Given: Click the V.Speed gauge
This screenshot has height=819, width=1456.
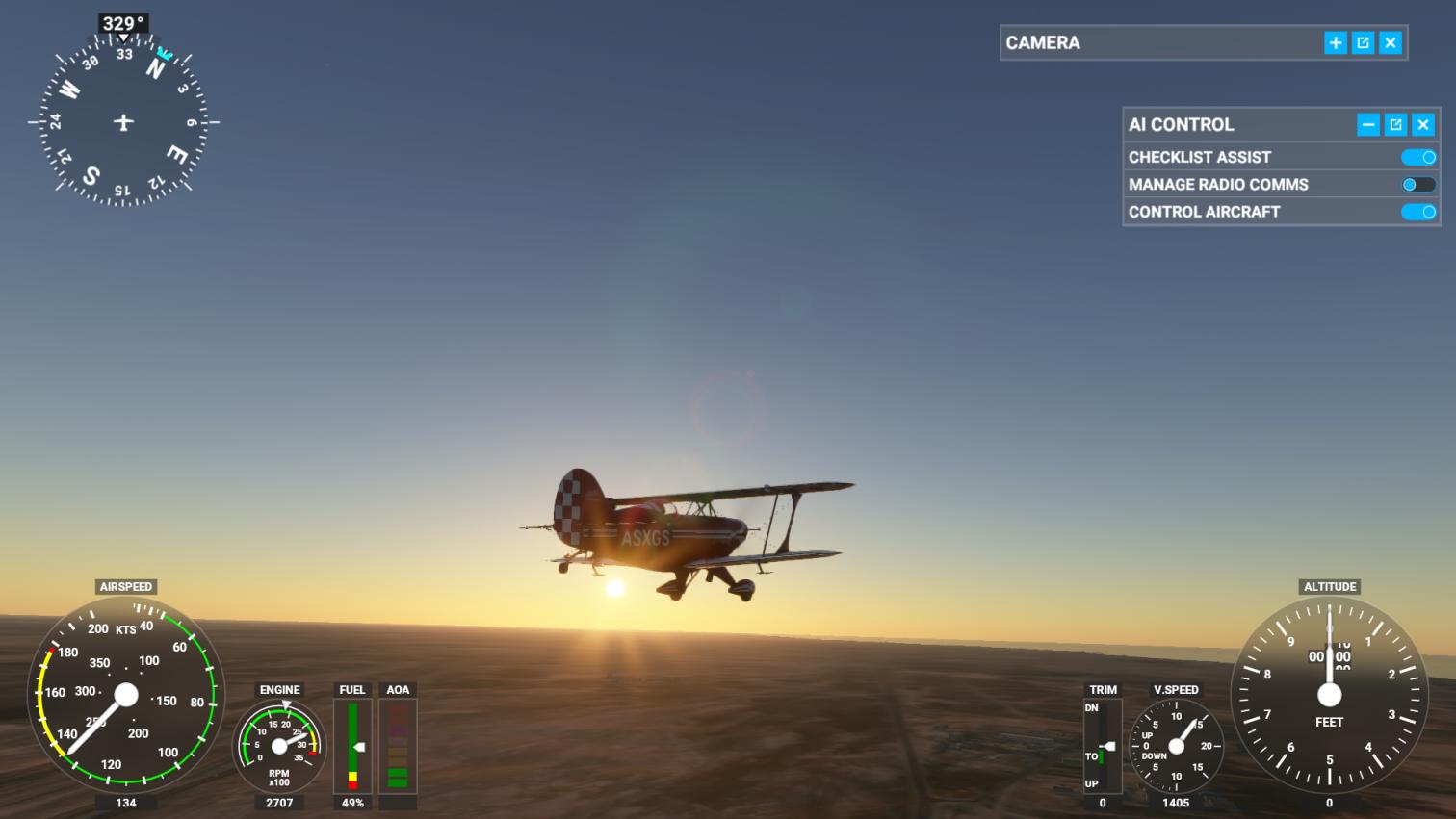Looking at the screenshot, I should (x=1176, y=746).
